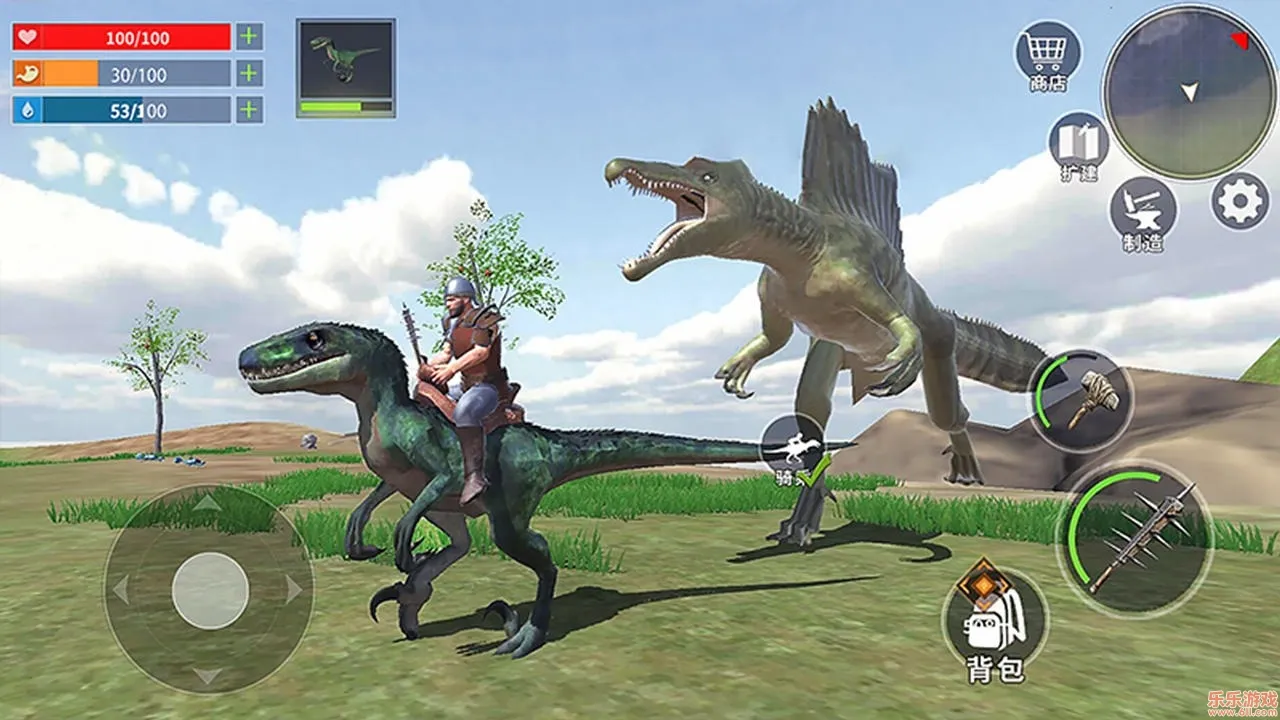Open the 制造 crafting anvil menu
1280x720 pixels.
(1142, 209)
